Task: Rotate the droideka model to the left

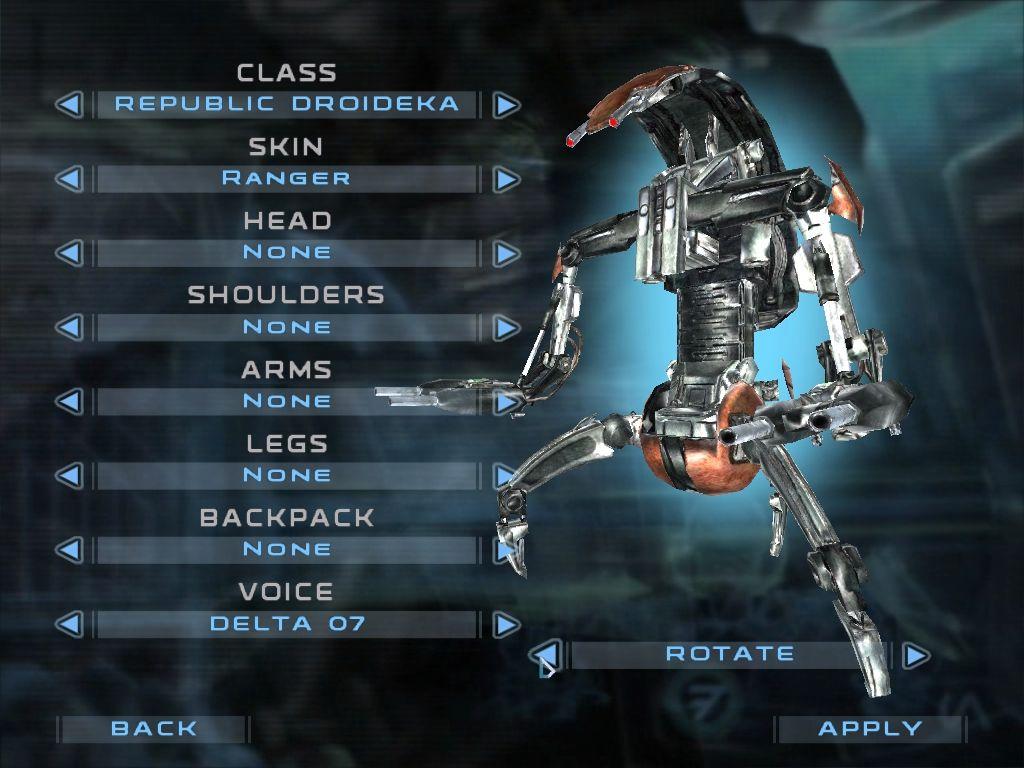Action: [545, 655]
